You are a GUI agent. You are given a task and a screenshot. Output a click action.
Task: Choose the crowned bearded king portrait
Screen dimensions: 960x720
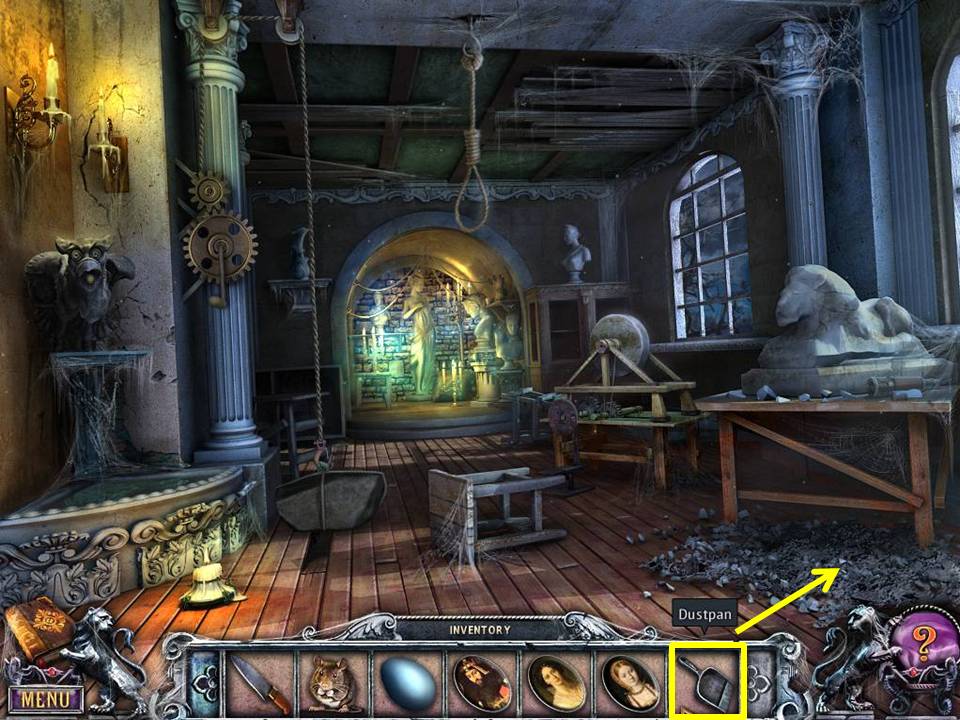coord(482,683)
